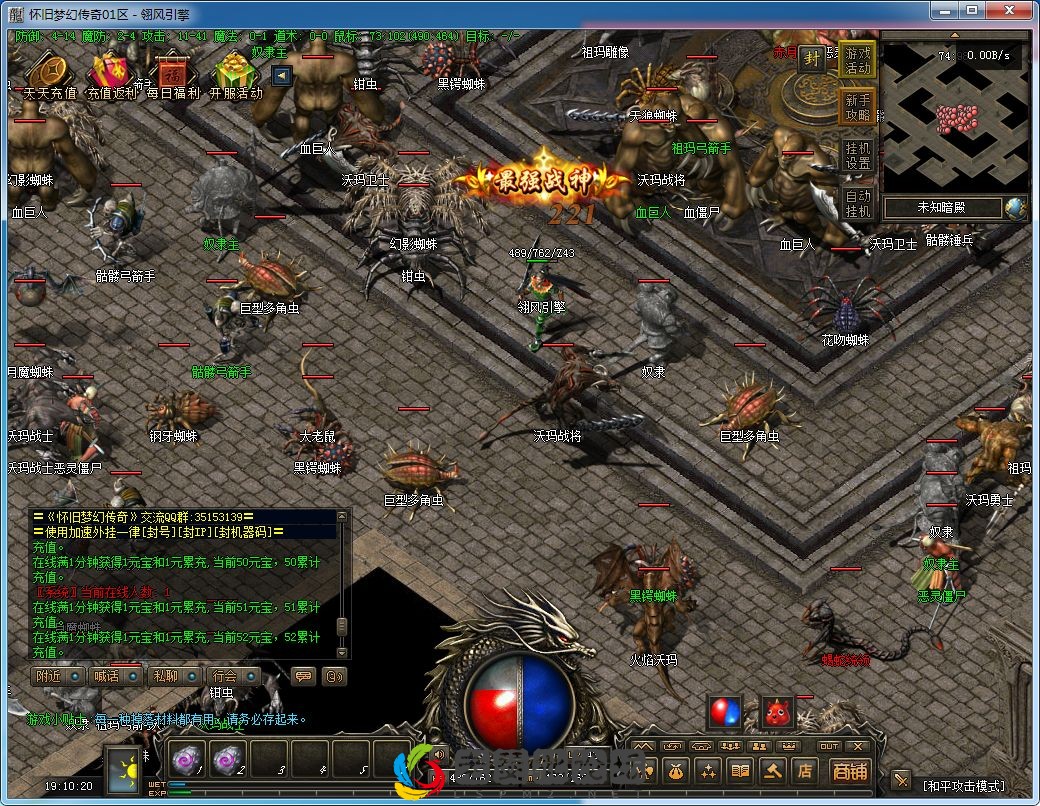Open the 每日福利 daily welfare icon

coord(173,74)
